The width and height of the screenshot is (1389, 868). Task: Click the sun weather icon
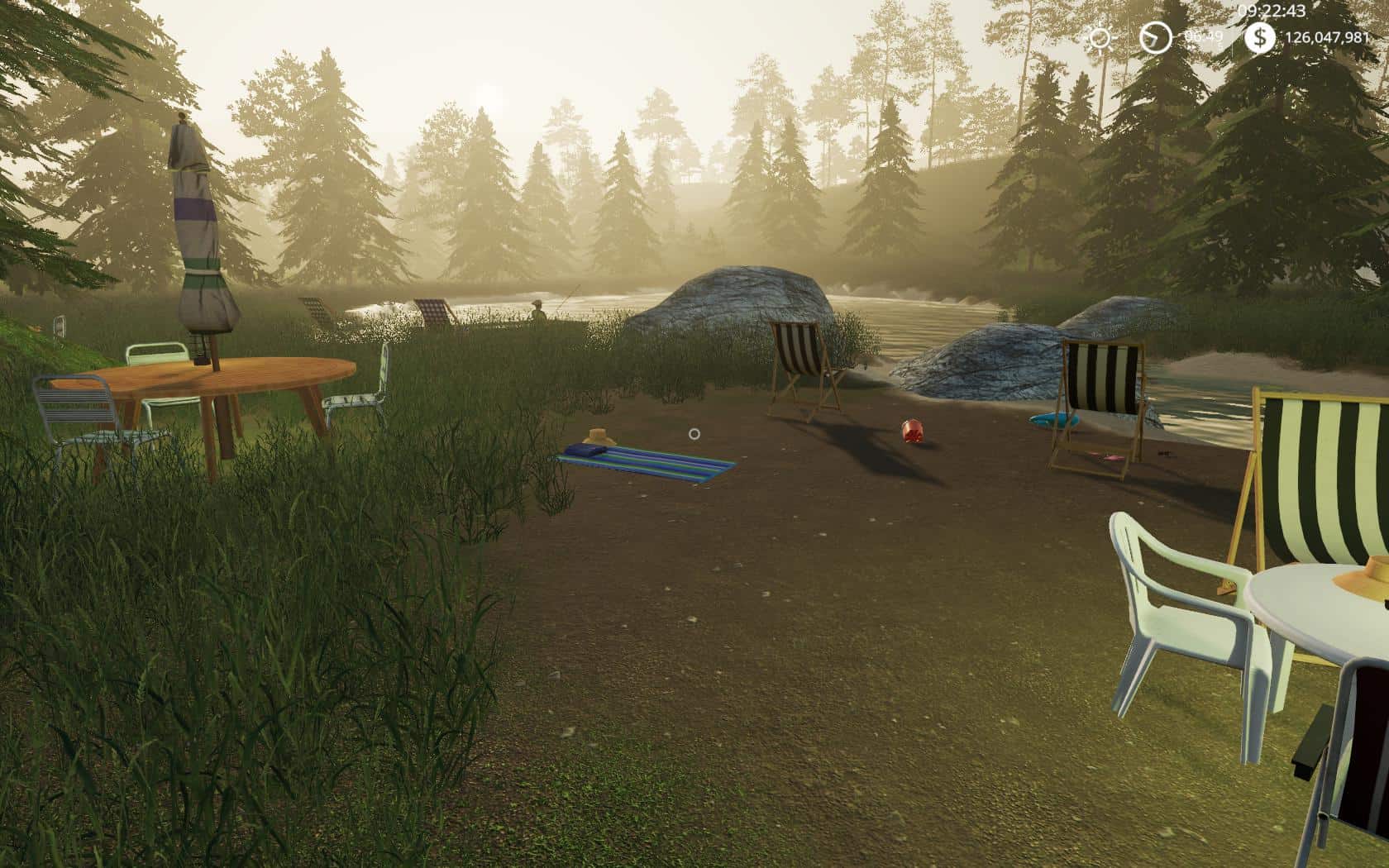tap(1100, 38)
